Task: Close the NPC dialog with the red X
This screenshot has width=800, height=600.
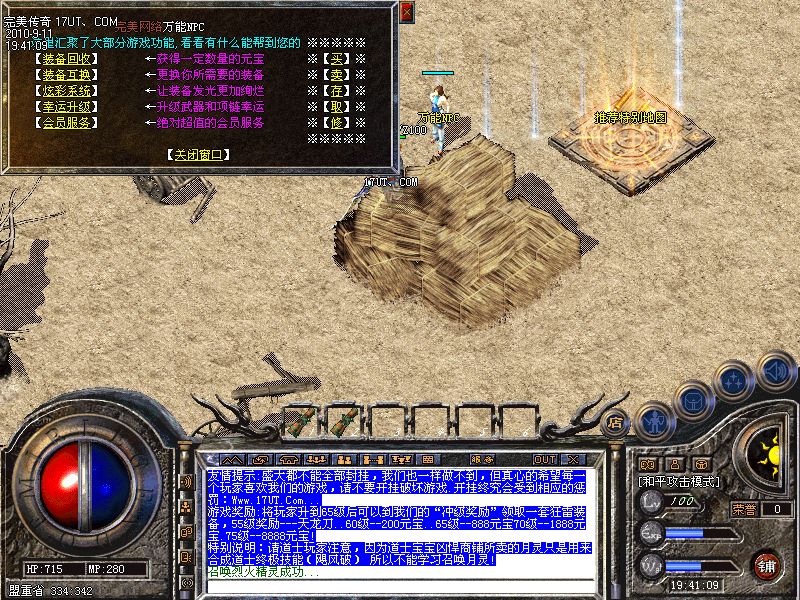Action: point(406,12)
